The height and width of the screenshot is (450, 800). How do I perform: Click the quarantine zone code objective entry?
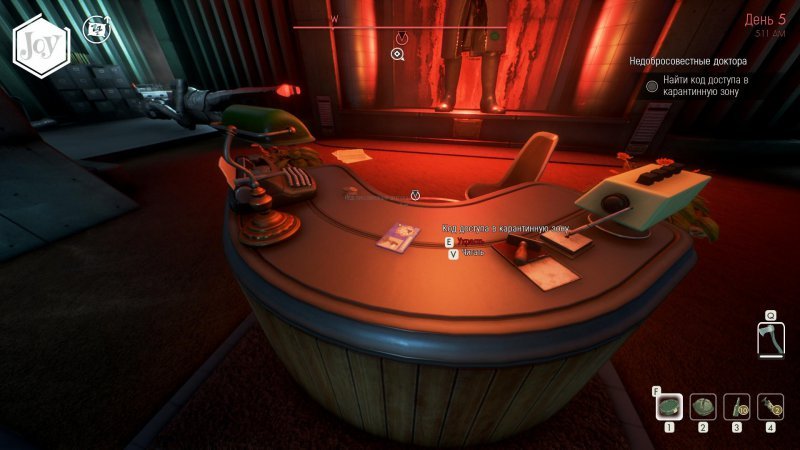pos(705,86)
